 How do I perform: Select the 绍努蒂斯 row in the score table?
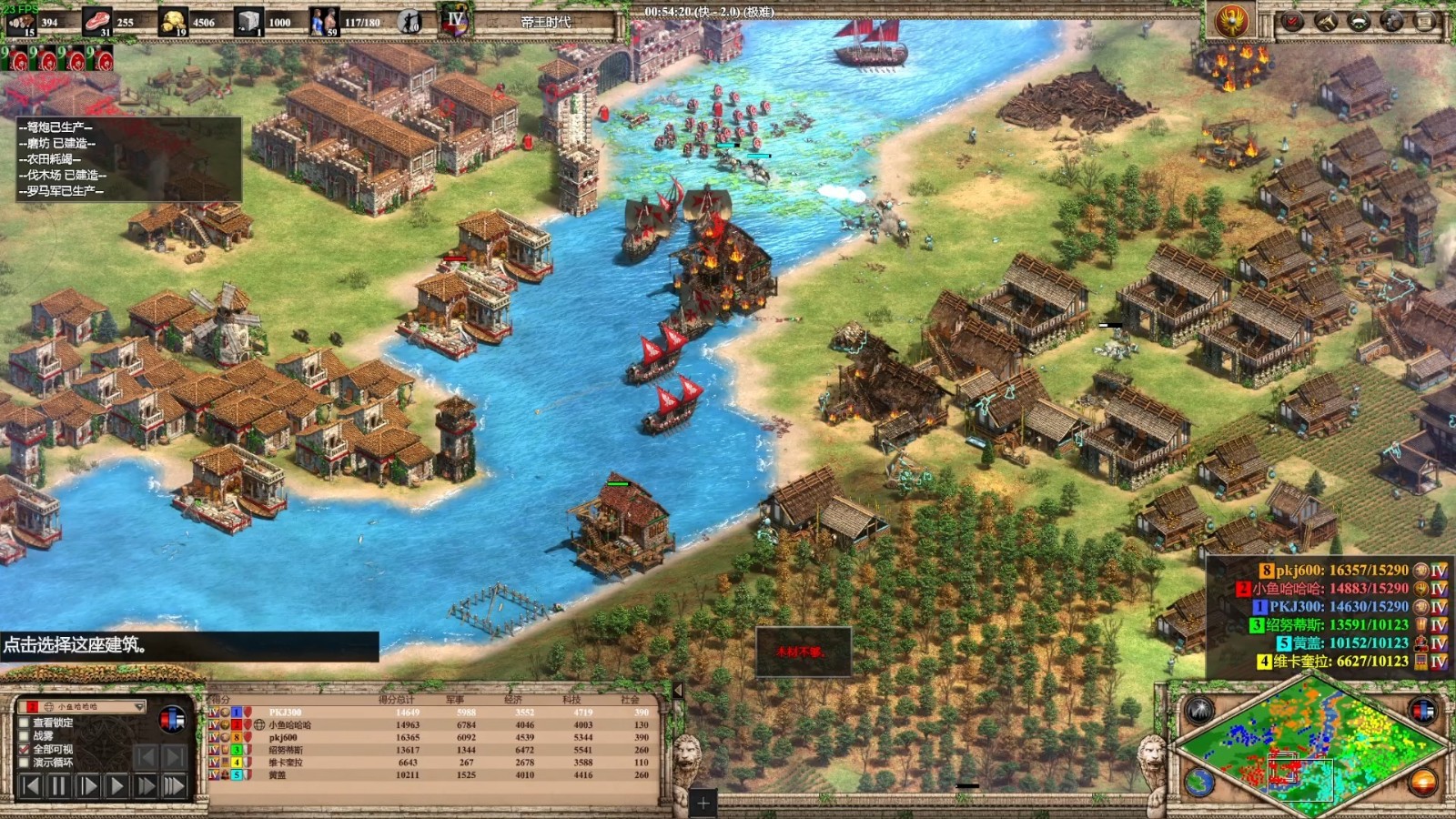point(286,750)
